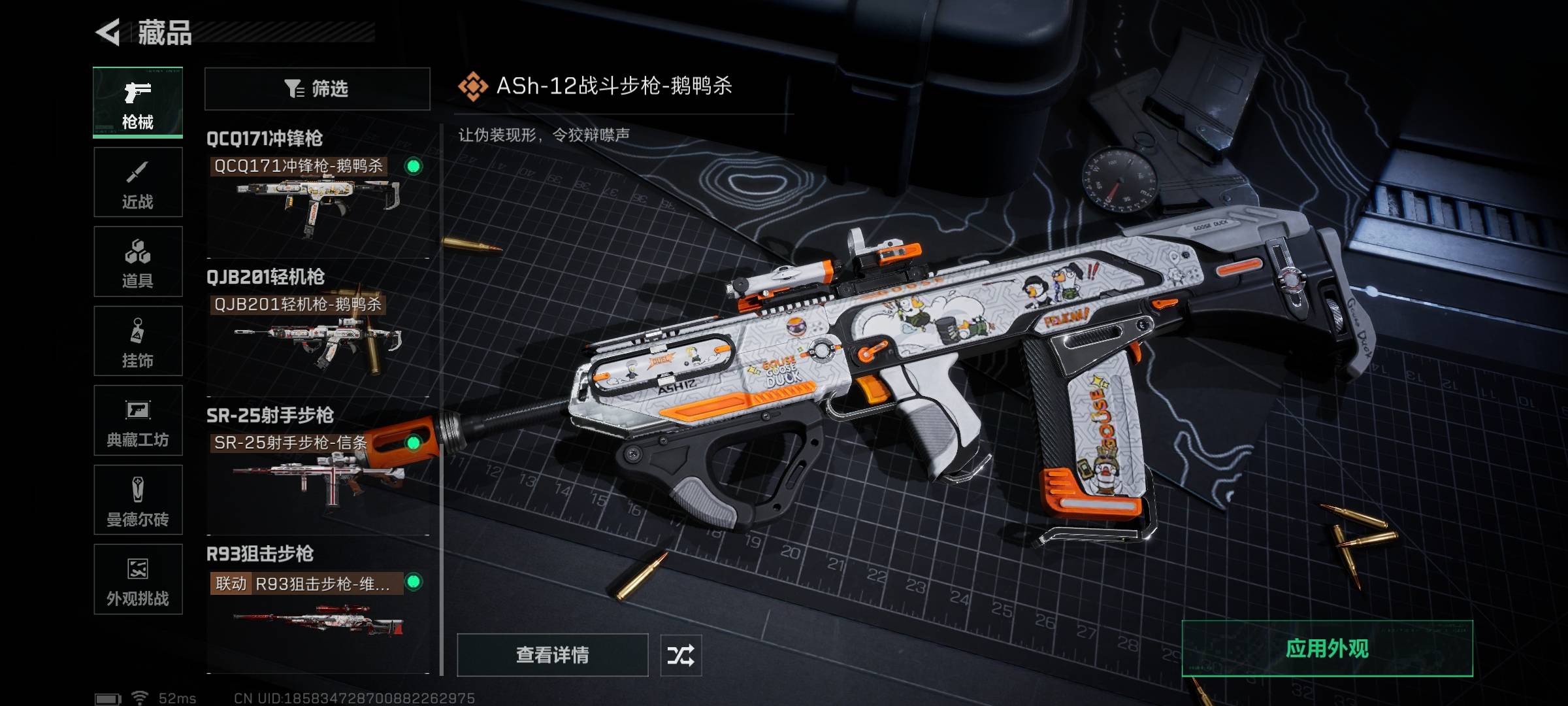
Task: Open the 典藏工坊 workshop tab
Action: (138, 420)
